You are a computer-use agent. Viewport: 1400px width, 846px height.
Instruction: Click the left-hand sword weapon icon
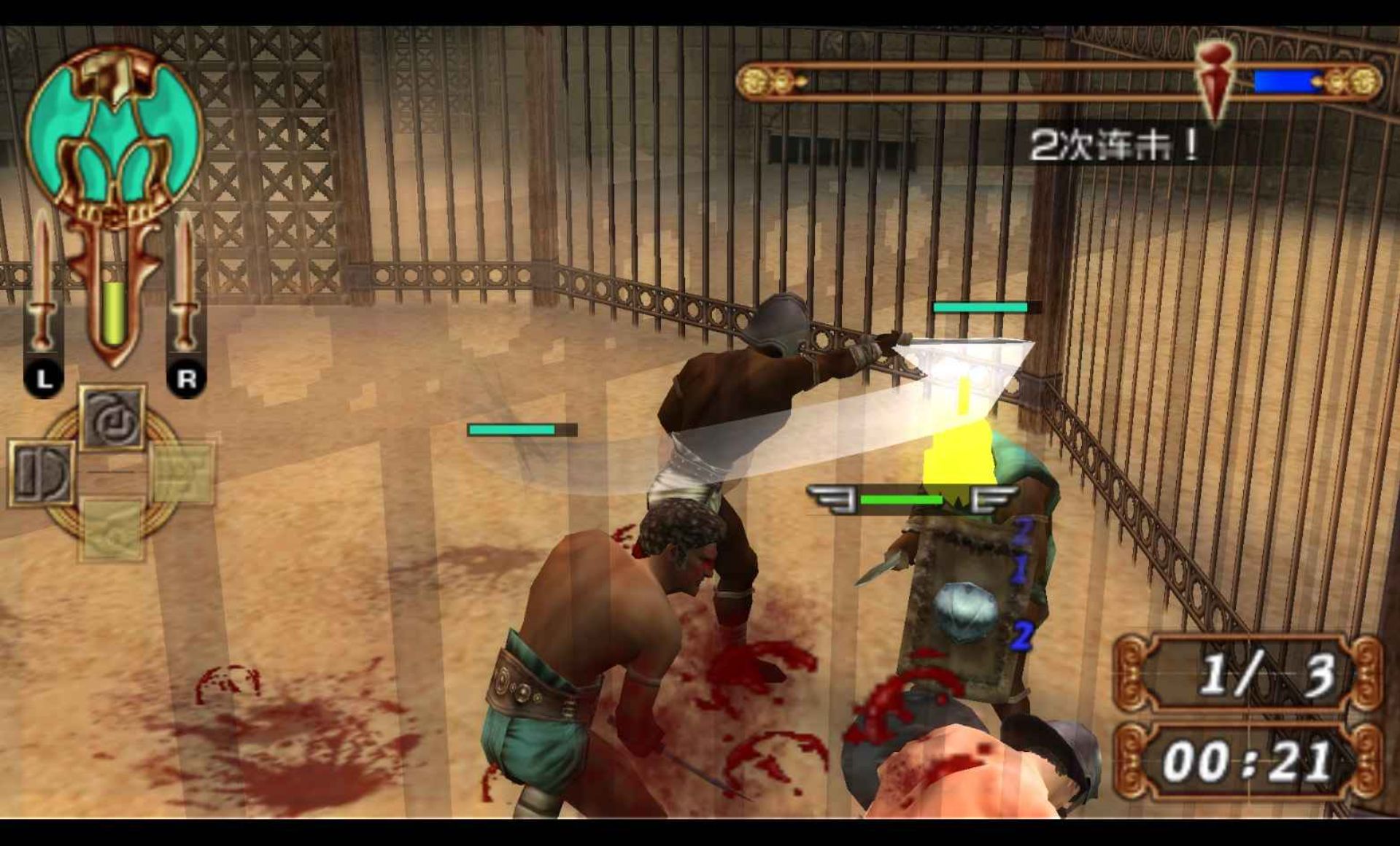click(42, 281)
